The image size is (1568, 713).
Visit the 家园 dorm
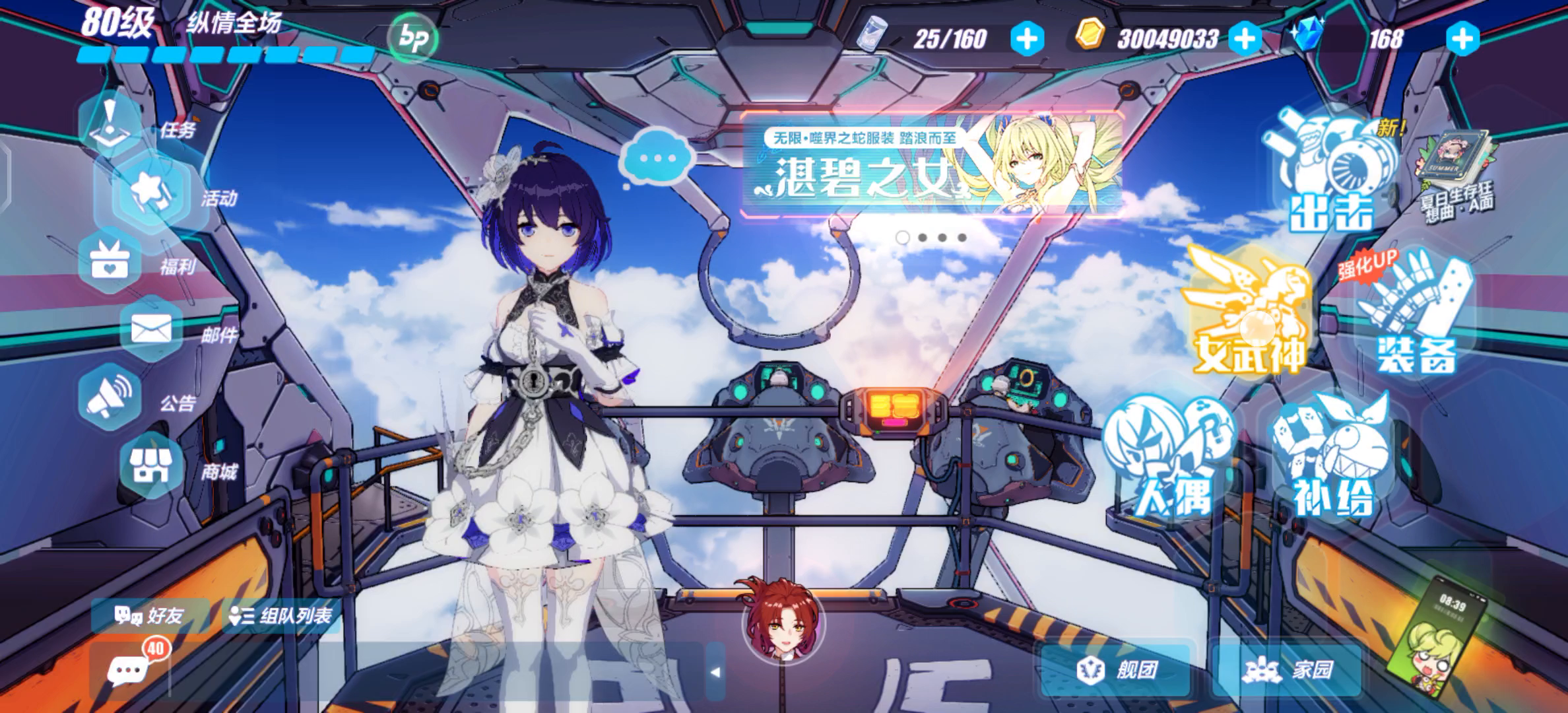(x=1288, y=670)
